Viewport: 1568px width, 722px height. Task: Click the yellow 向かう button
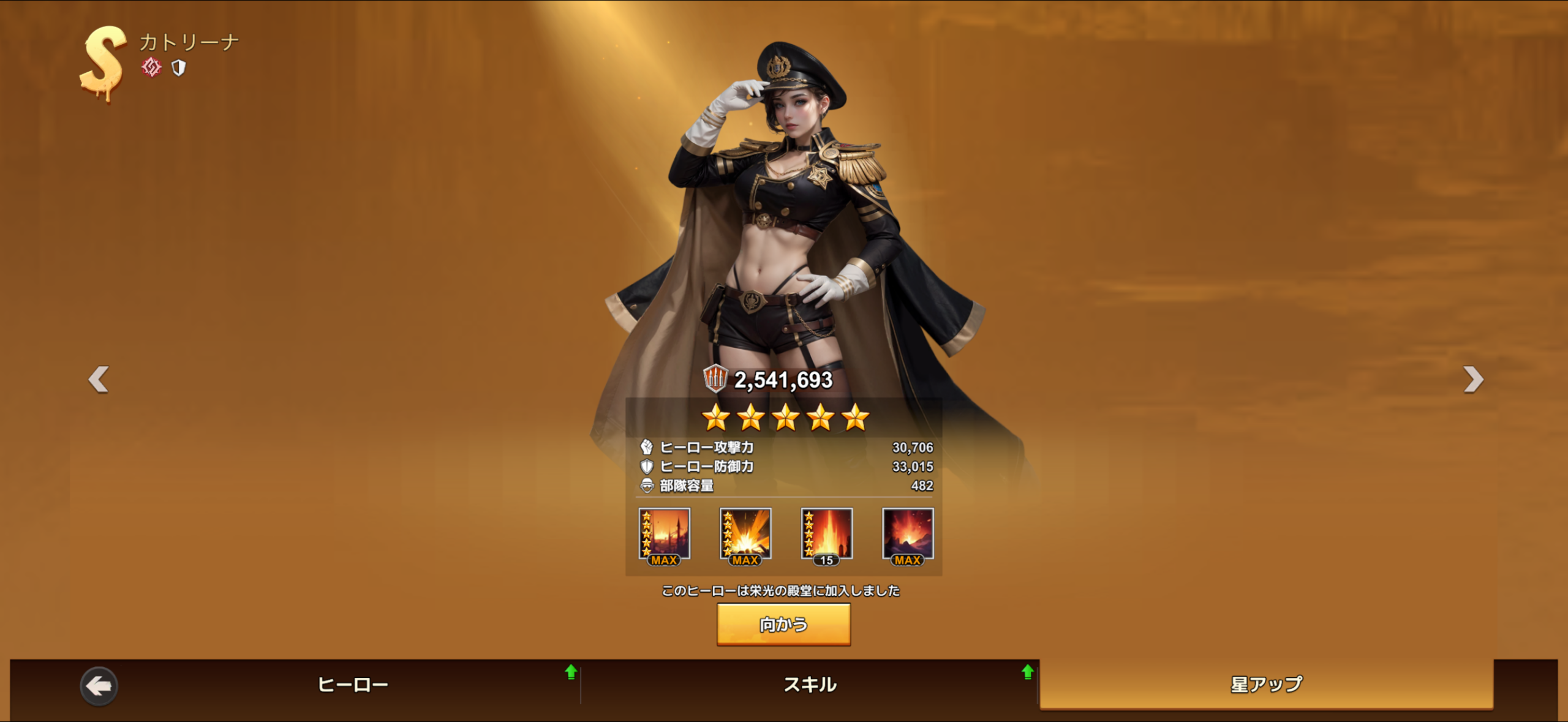[x=783, y=624]
